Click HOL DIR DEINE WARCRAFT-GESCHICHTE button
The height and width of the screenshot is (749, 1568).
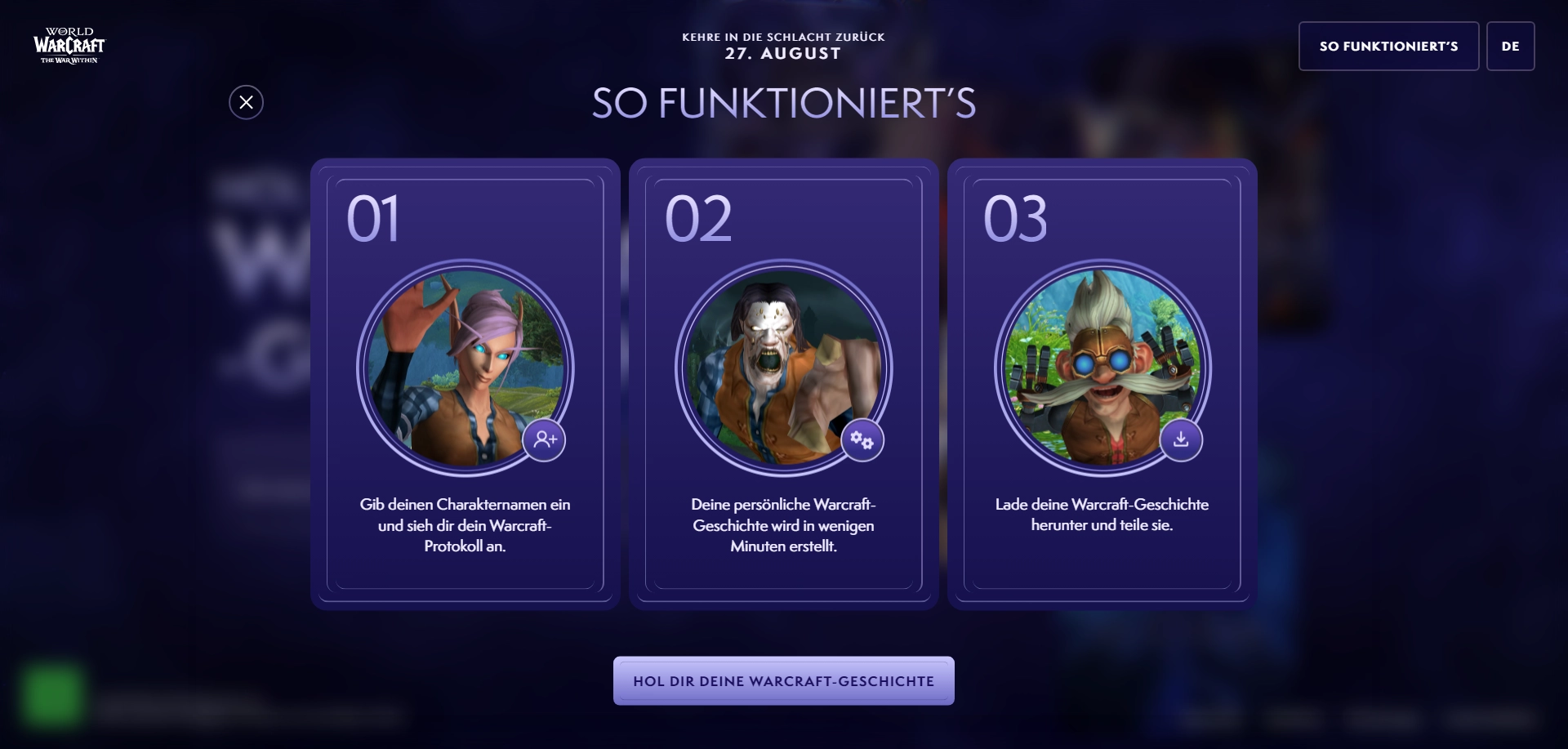click(783, 680)
